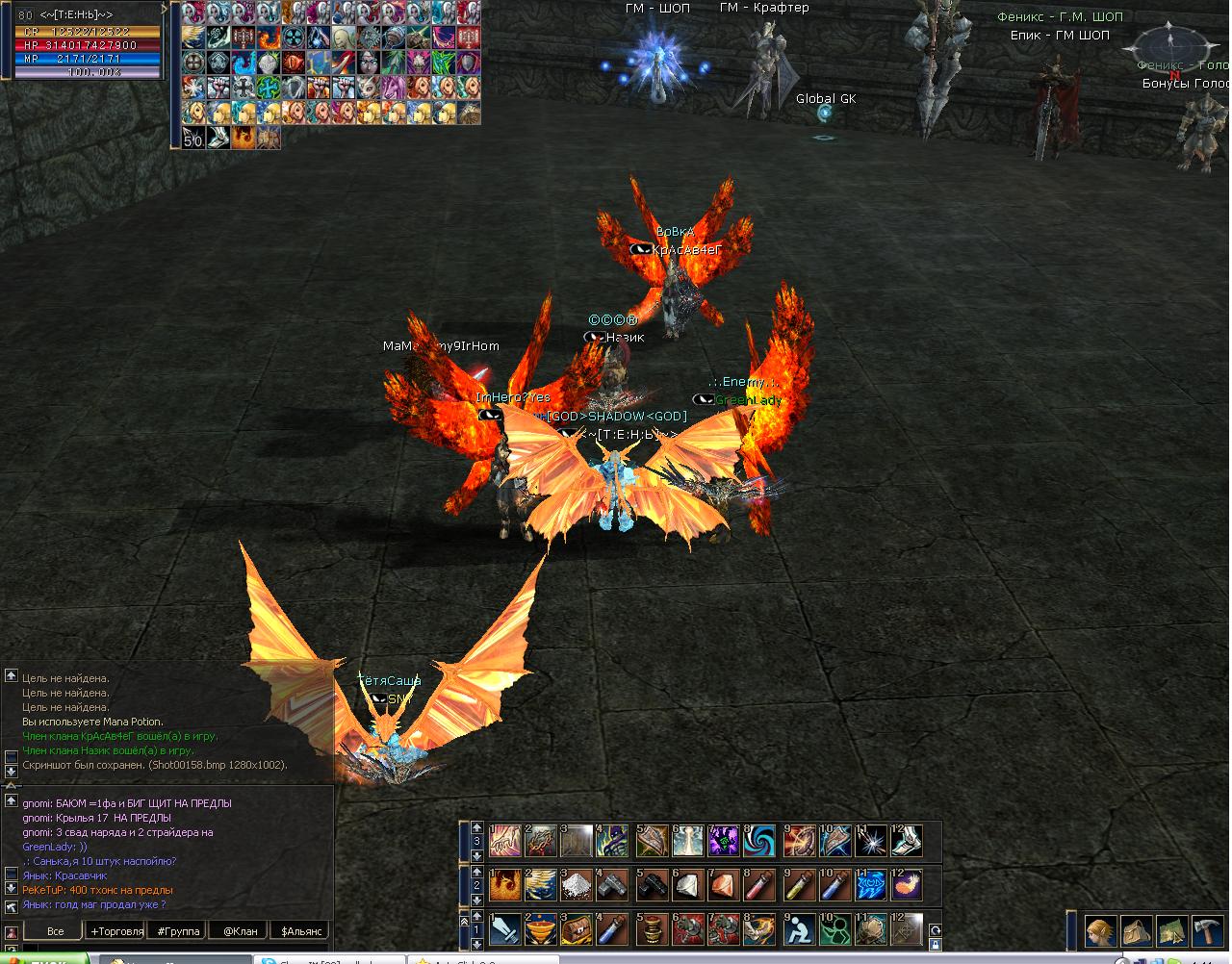Screen dimensions: 1232x964
Task: Open the $Альянс chat tab
Action: pos(299,931)
